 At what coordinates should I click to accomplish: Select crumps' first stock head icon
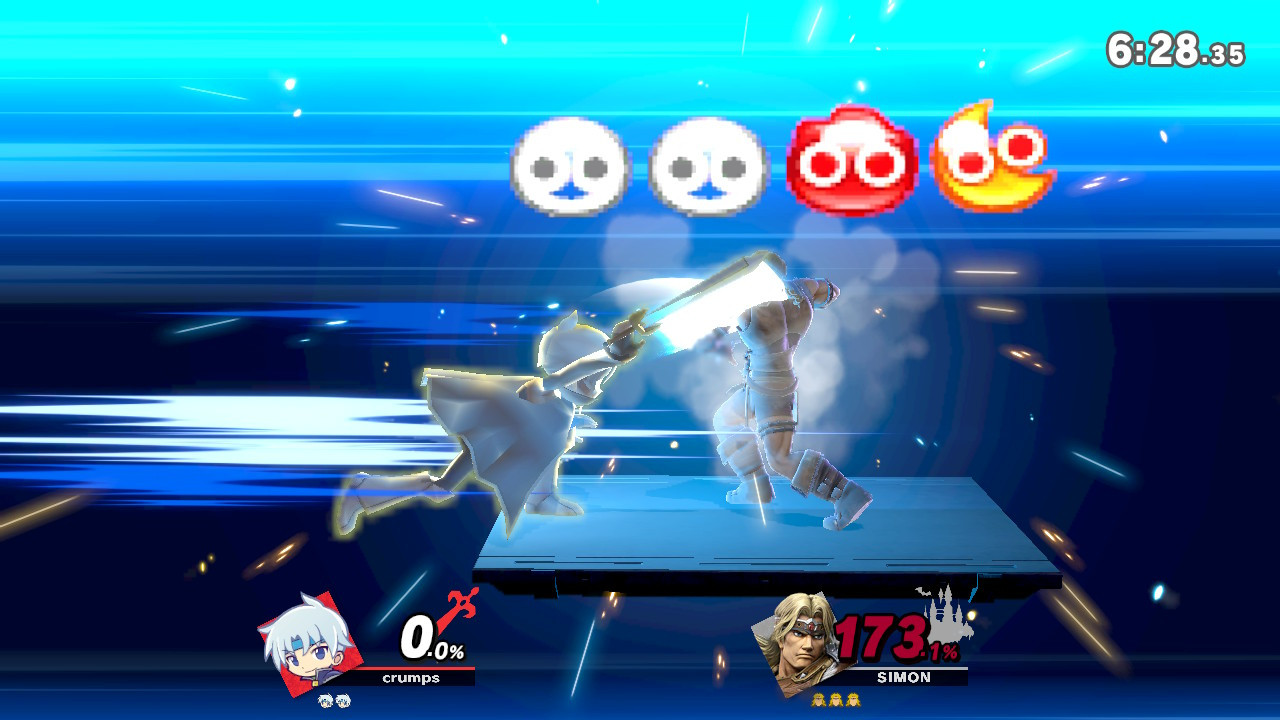click(325, 700)
